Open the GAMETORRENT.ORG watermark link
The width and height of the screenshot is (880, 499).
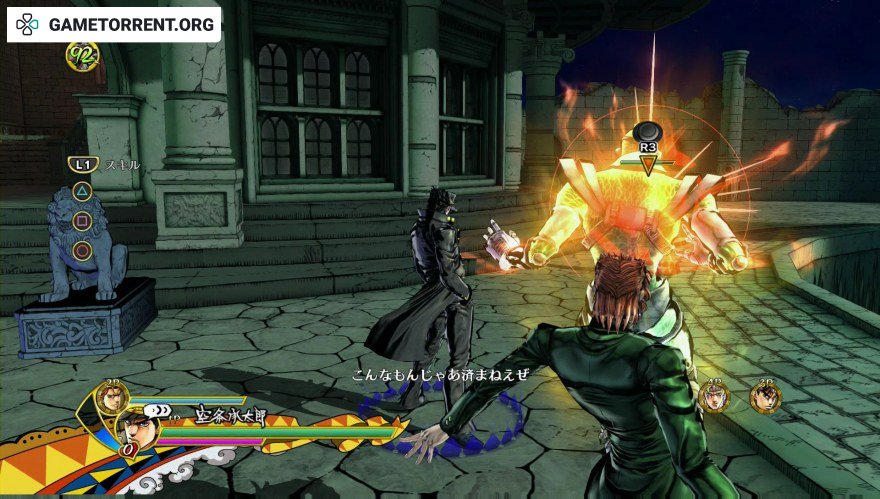(x=114, y=24)
